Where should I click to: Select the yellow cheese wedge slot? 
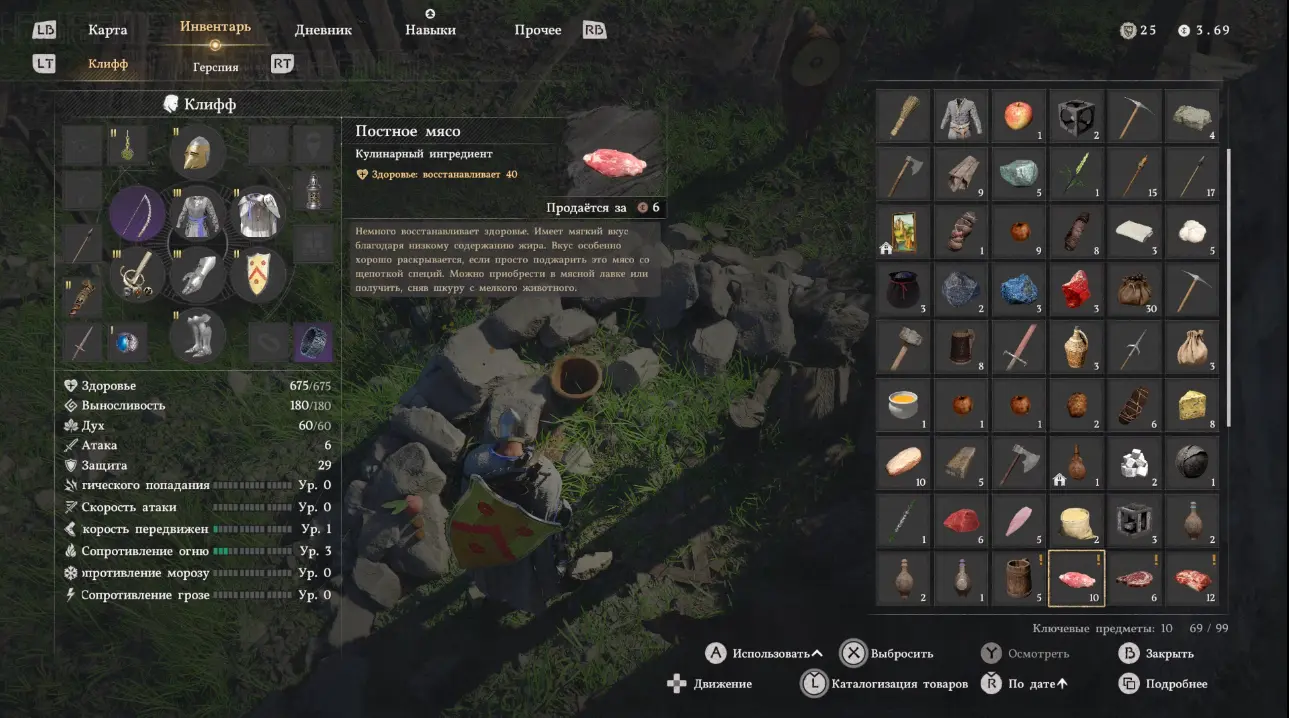click(x=1192, y=404)
